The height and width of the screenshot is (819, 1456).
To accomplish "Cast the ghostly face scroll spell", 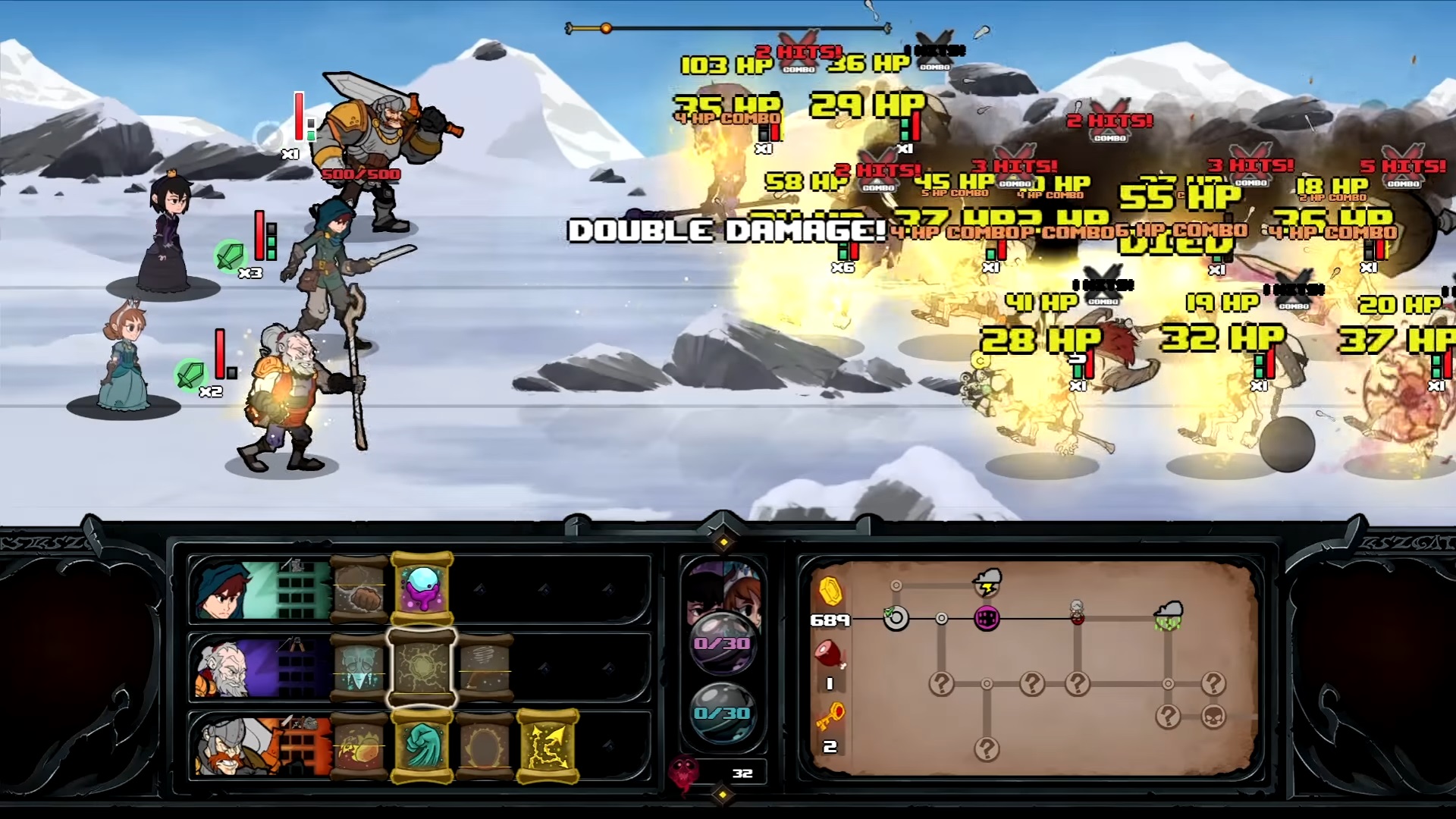I will point(359,668).
